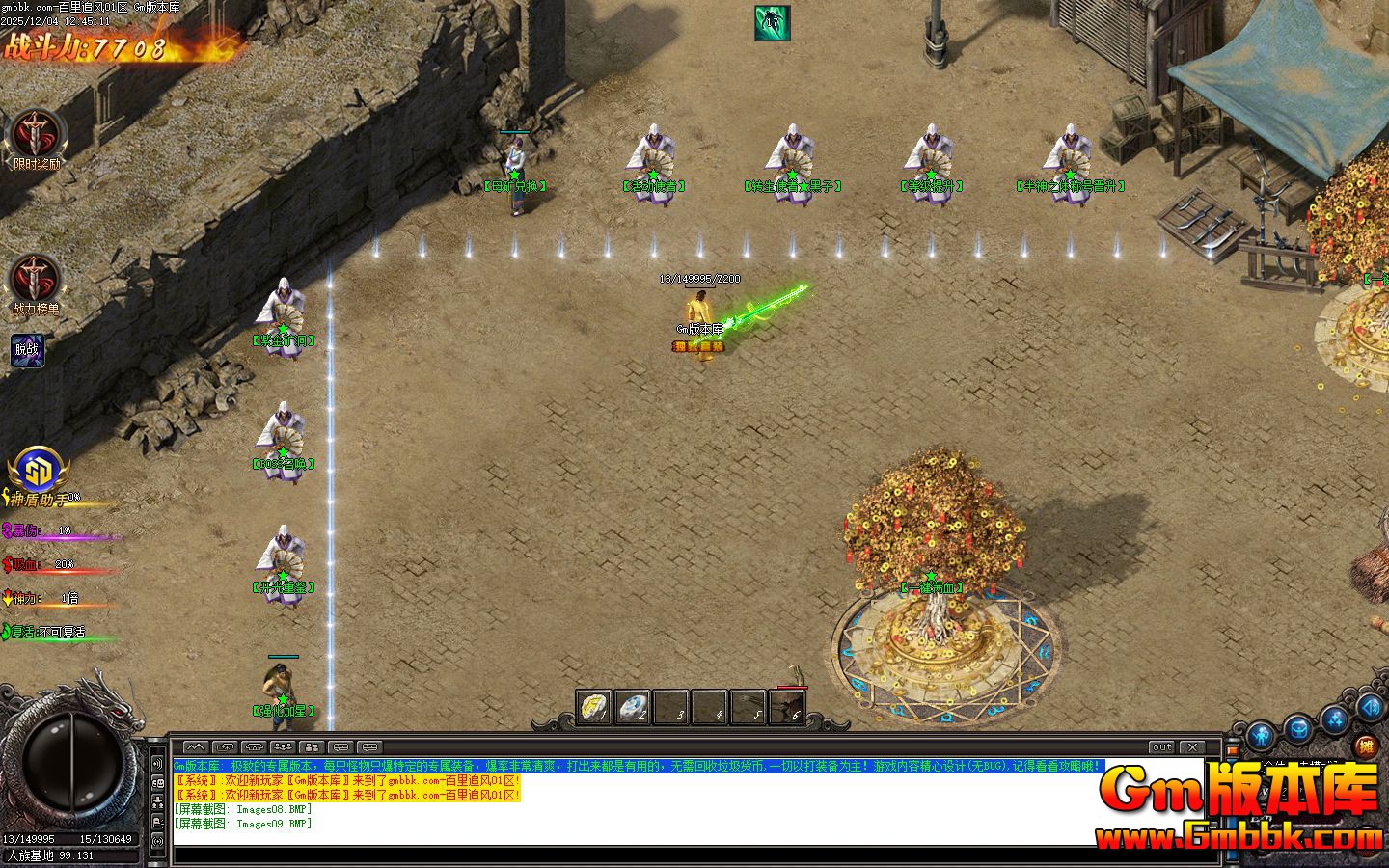Select the sparkling skills orb icon
Viewport: 1389px width, 868px height.
click(1334, 719)
